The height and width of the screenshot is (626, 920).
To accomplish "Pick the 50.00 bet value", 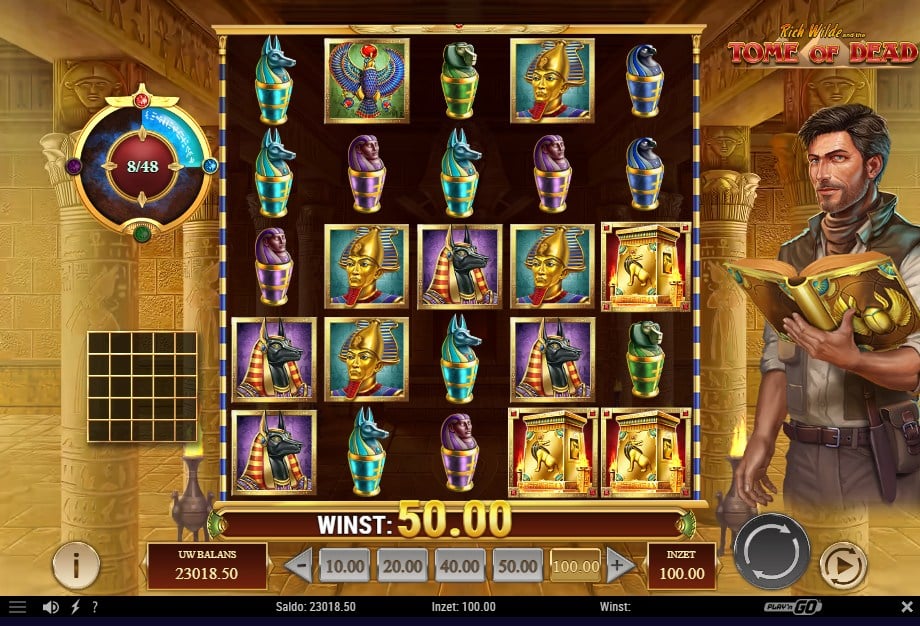I will click(x=517, y=566).
